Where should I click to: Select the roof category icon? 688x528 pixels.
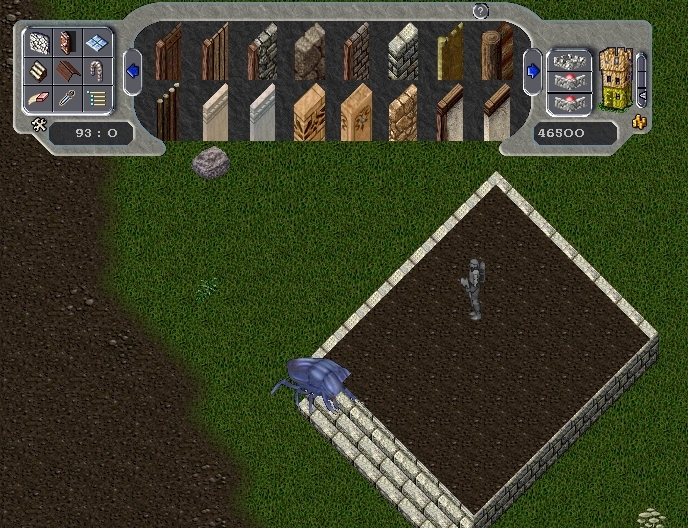(68, 71)
